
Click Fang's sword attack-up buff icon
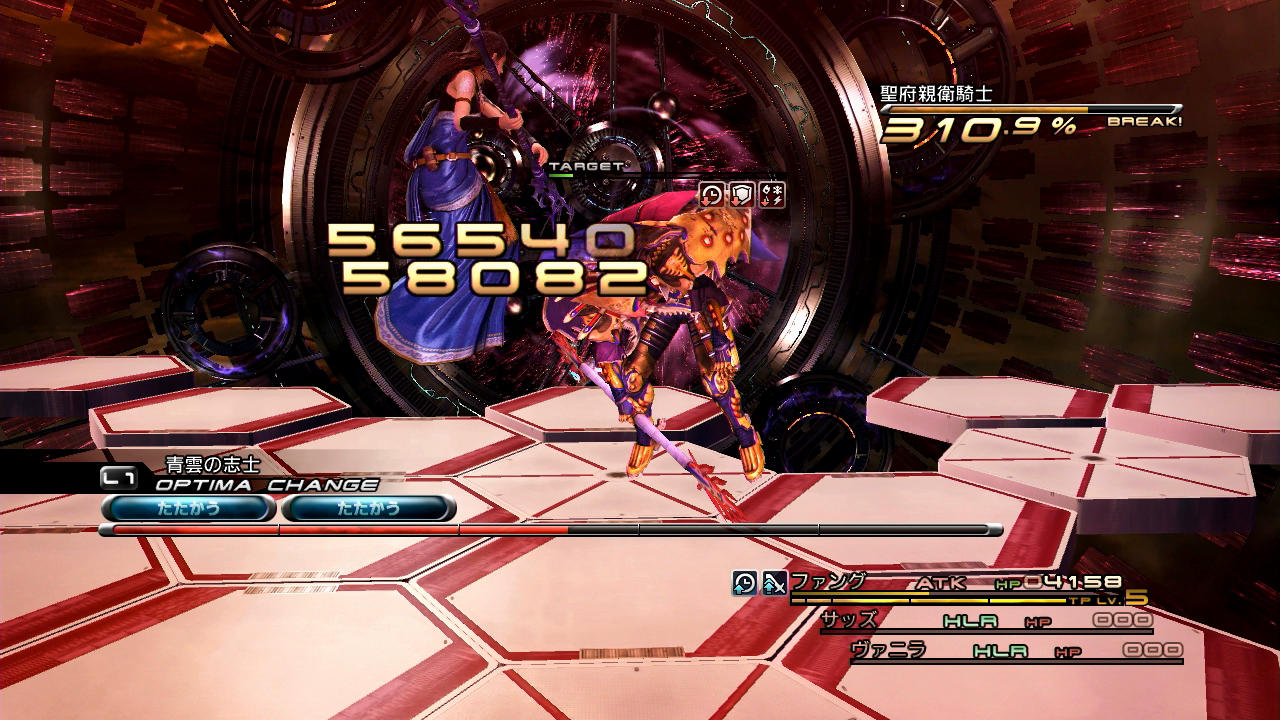[774, 583]
